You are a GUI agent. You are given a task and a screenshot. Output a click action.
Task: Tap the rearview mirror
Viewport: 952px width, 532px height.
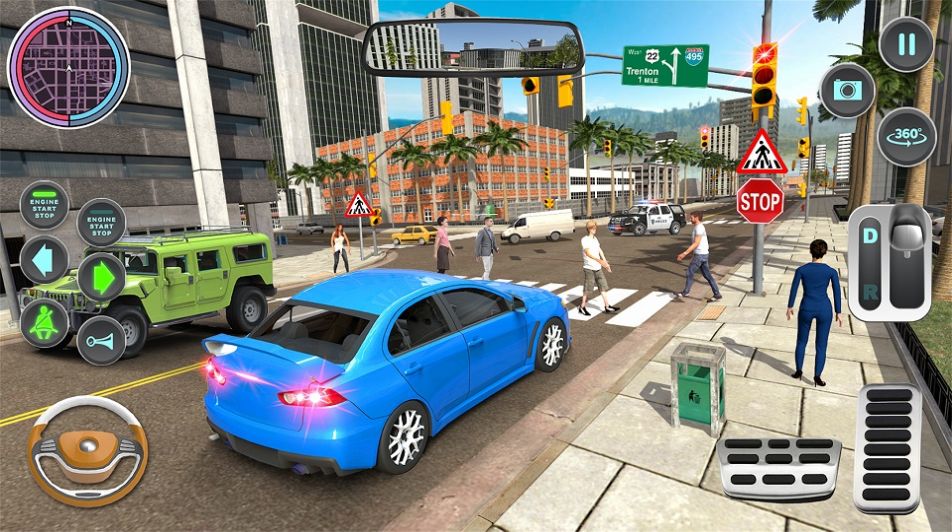pyautogui.click(x=473, y=48)
